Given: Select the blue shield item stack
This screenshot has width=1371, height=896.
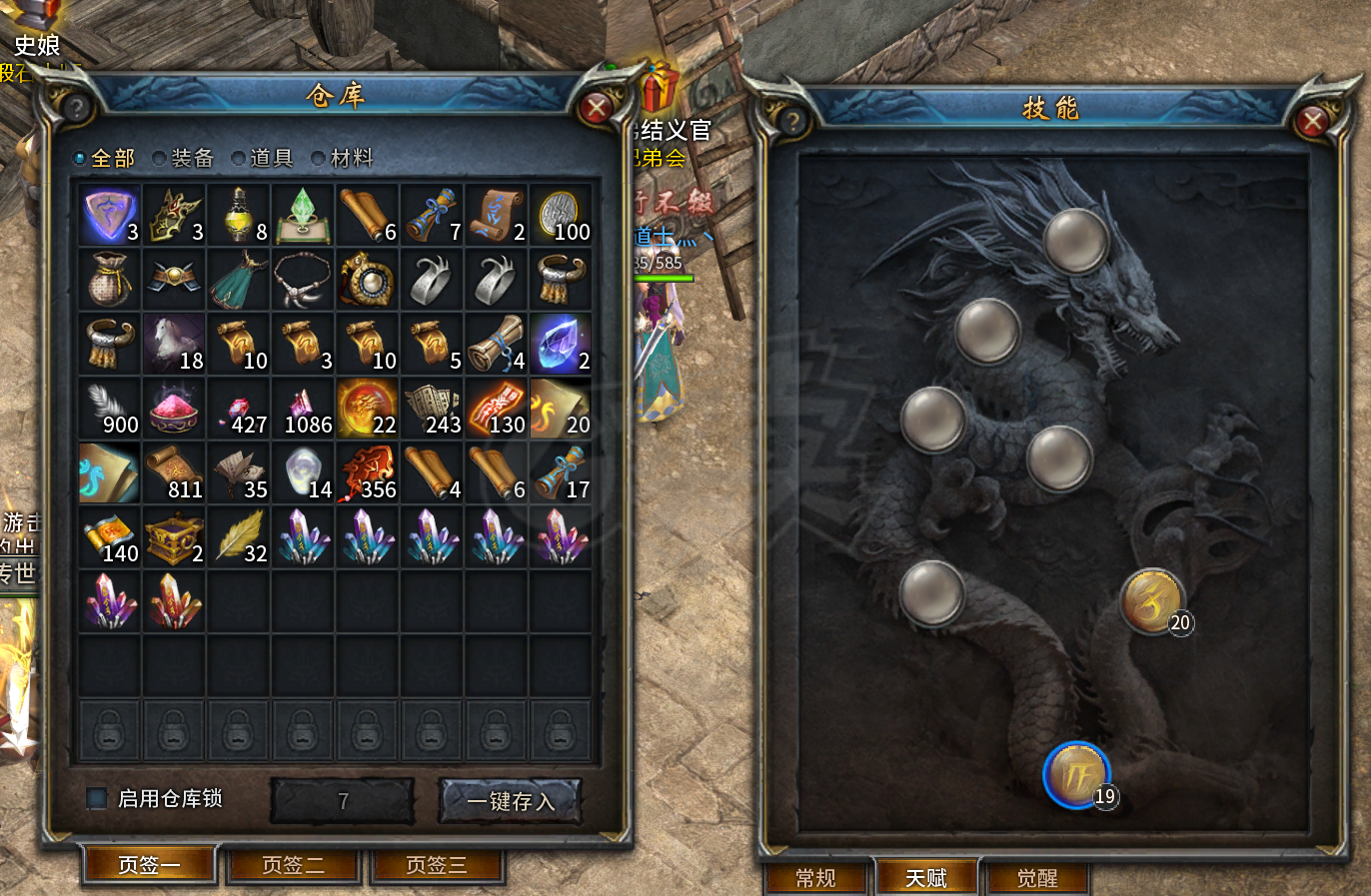Looking at the screenshot, I should pyautogui.click(x=110, y=215).
